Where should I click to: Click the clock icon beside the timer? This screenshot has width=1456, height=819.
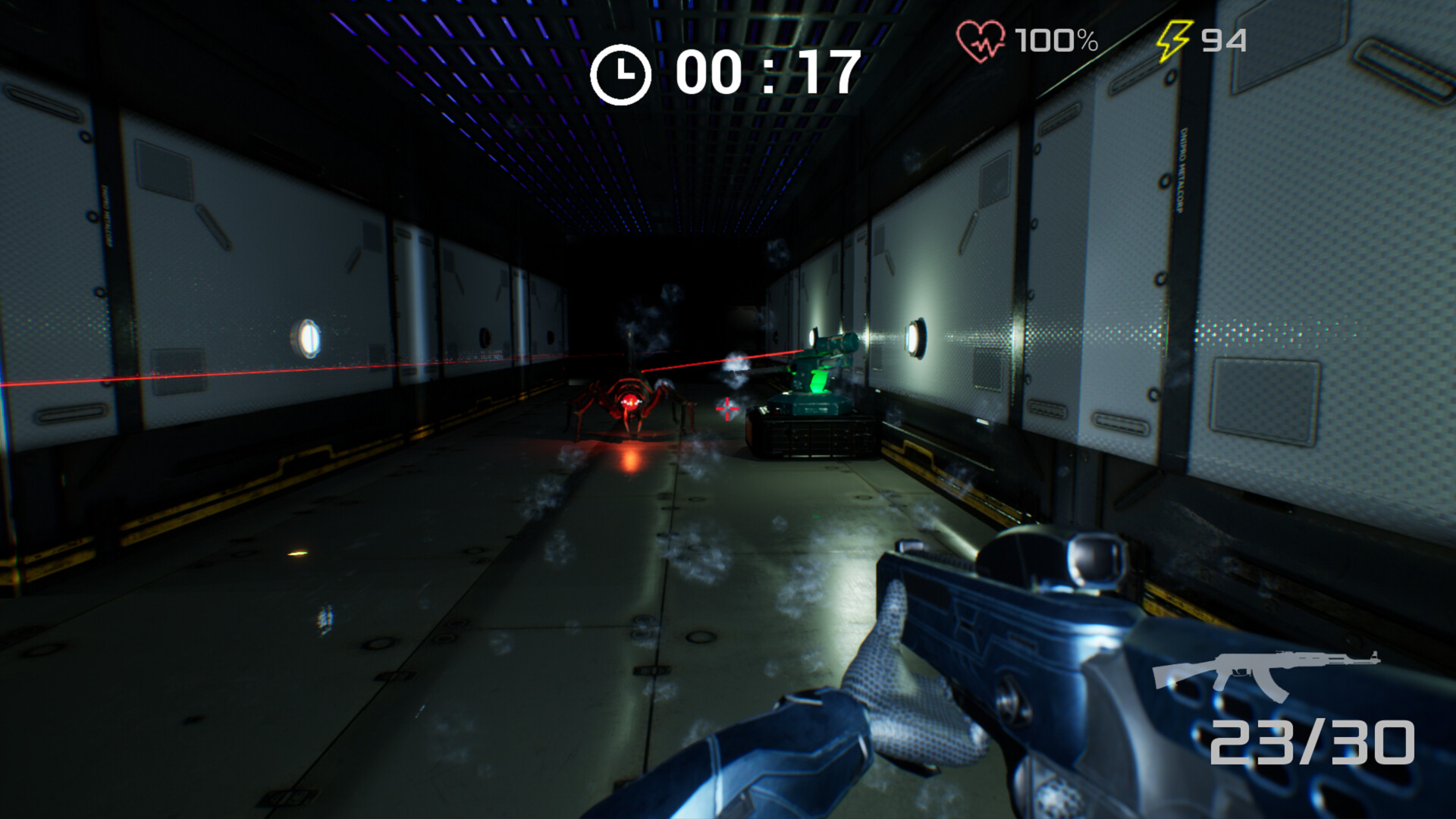click(x=623, y=71)
